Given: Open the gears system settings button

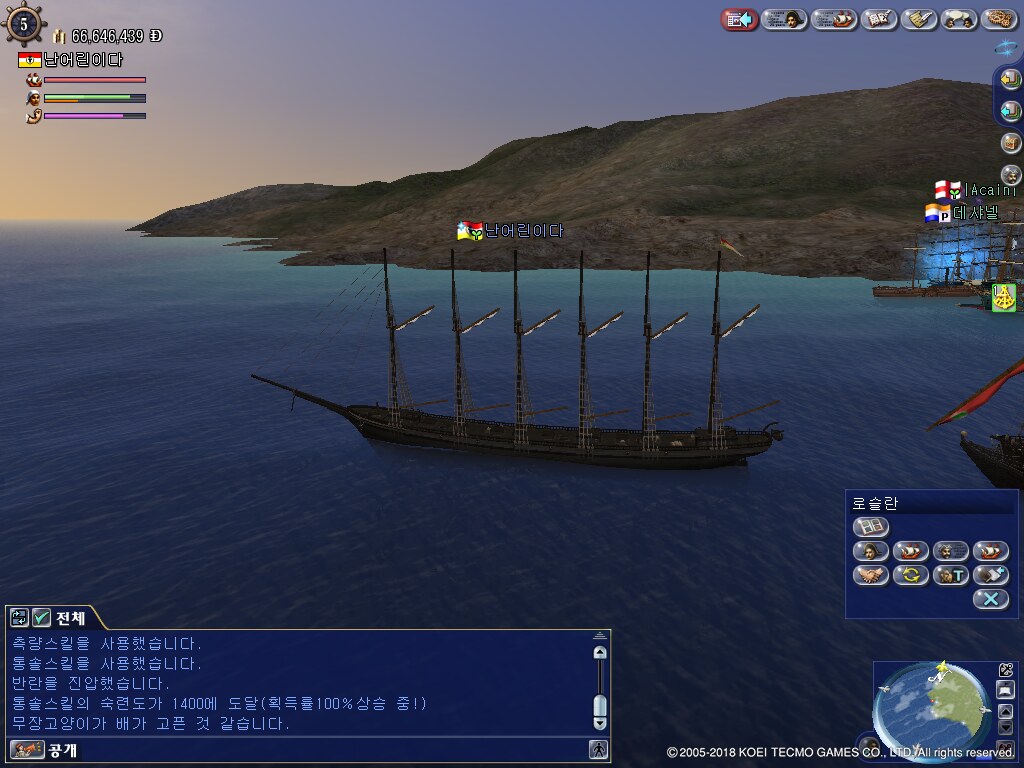Looking at the screenshot, I should (x=998, y=19).
